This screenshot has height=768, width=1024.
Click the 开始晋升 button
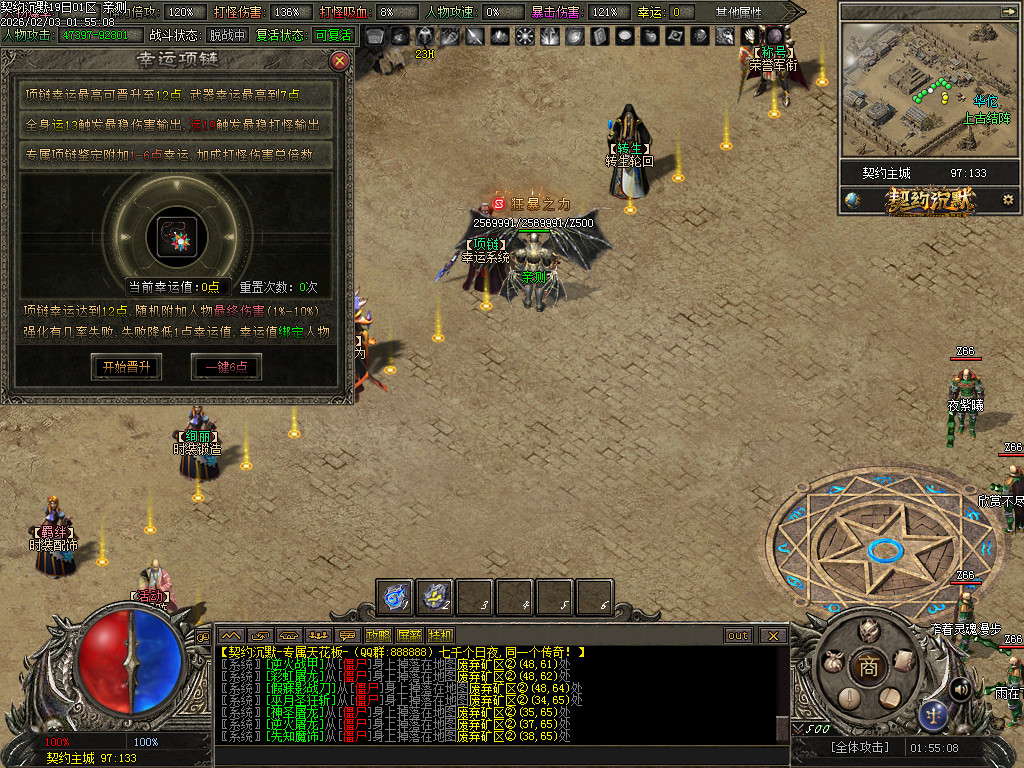(x=126, y=367)
